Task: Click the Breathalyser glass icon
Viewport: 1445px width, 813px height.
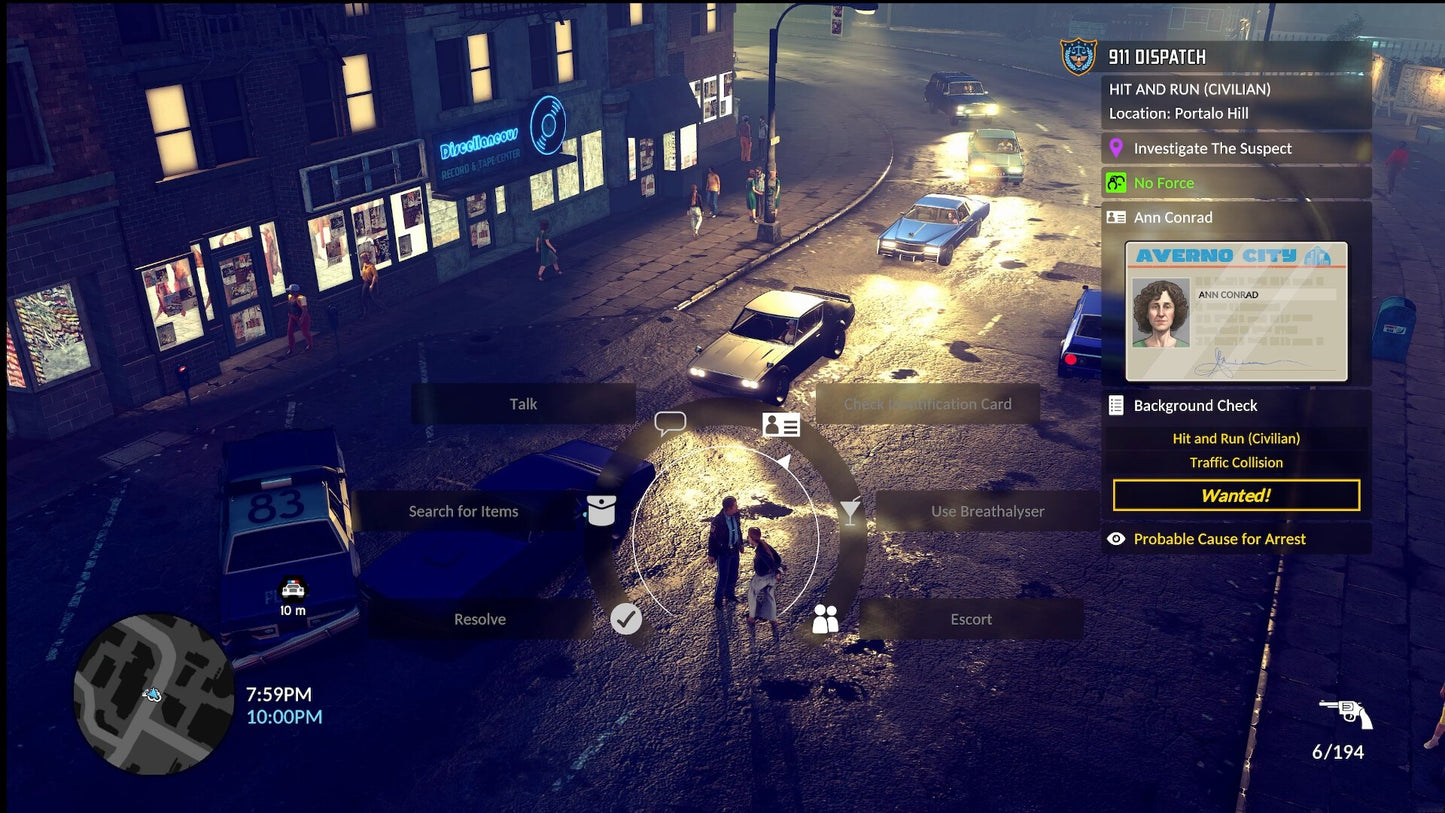Action: coord(850,511)
